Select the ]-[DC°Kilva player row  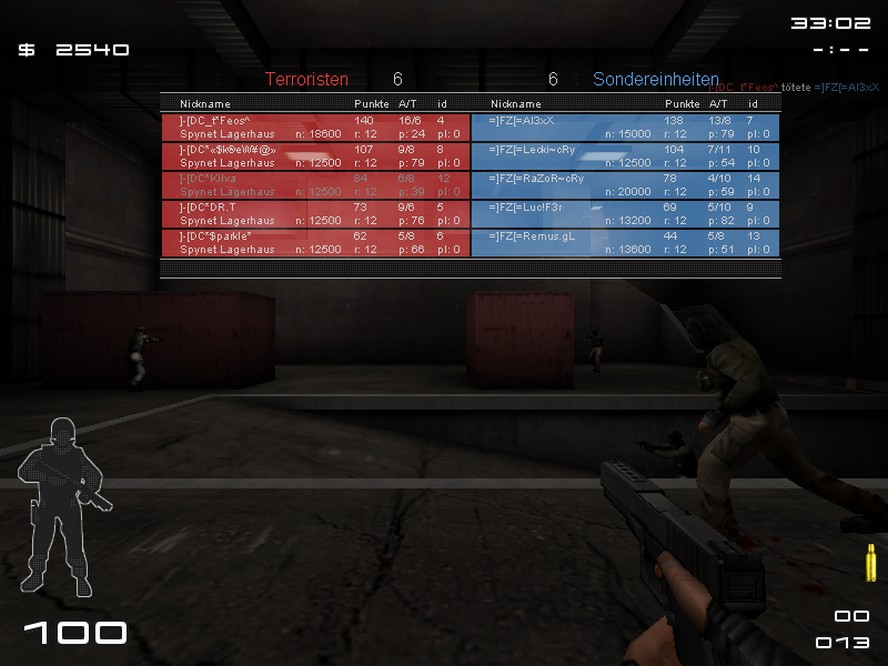coord(315,185)
